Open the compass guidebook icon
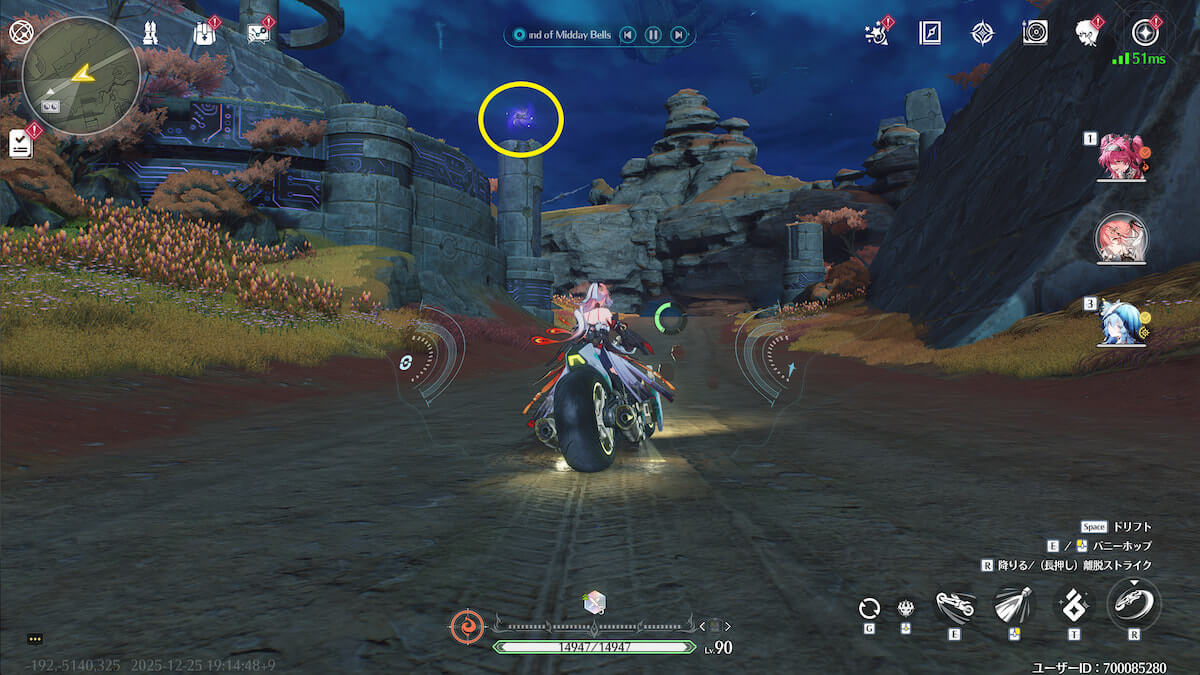The width and height of the screenshot is (1200, 675). tap(930, 33)
